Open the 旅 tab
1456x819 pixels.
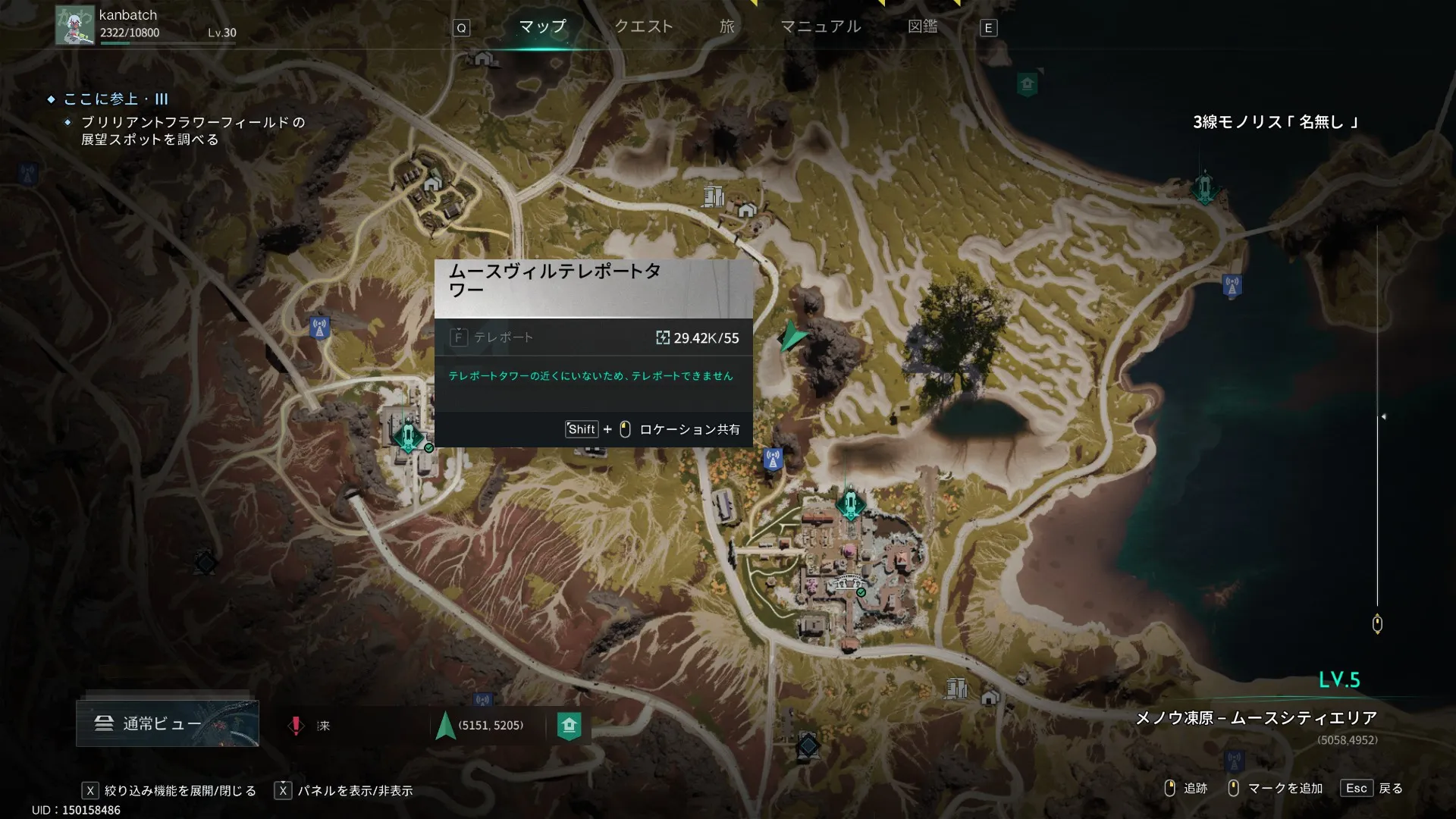click(x=726, y=27)
